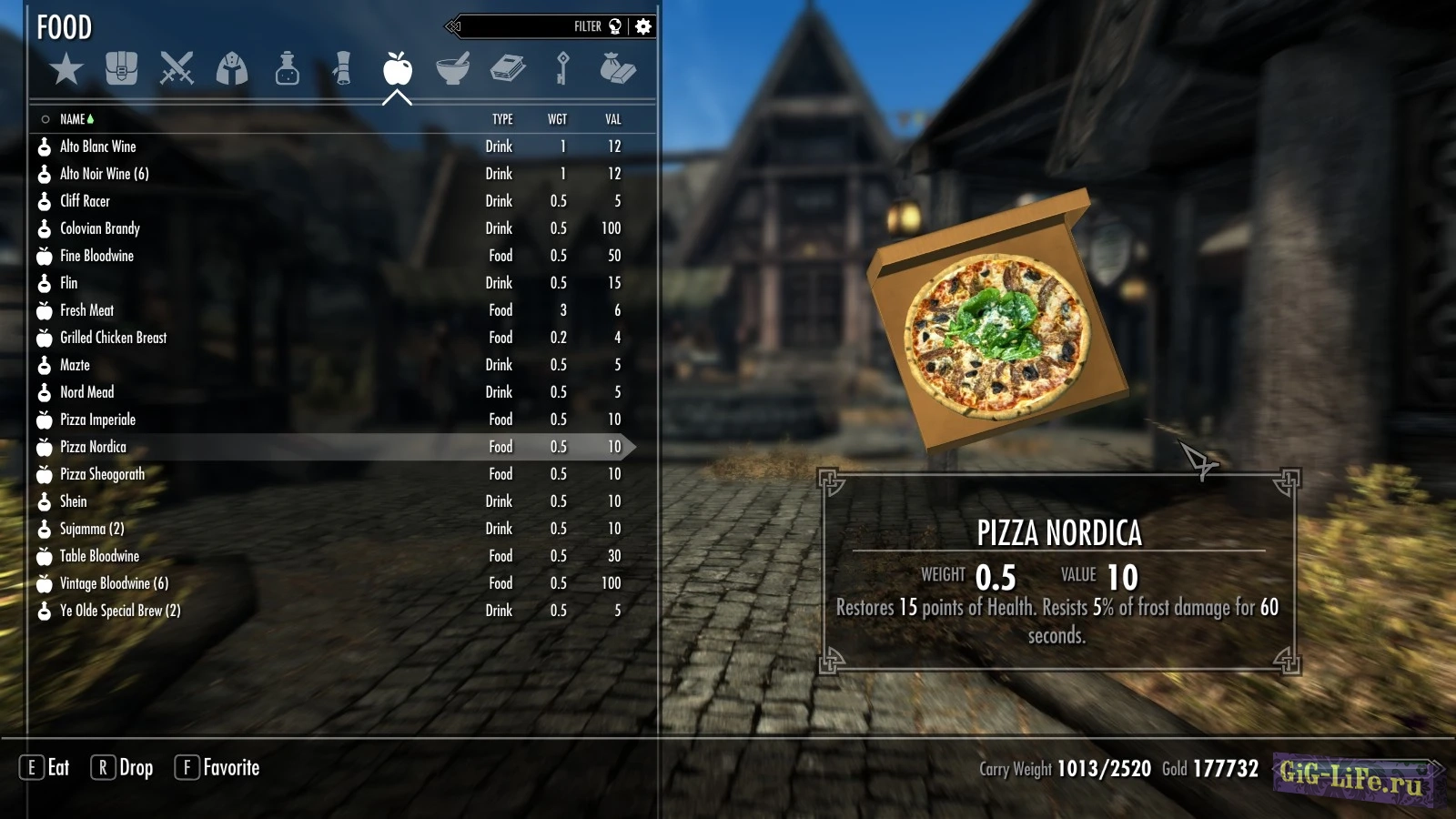The width and height of the screenshot is (1456, 819).
Task: Show the Keys category
Action: tap(563, 69)
